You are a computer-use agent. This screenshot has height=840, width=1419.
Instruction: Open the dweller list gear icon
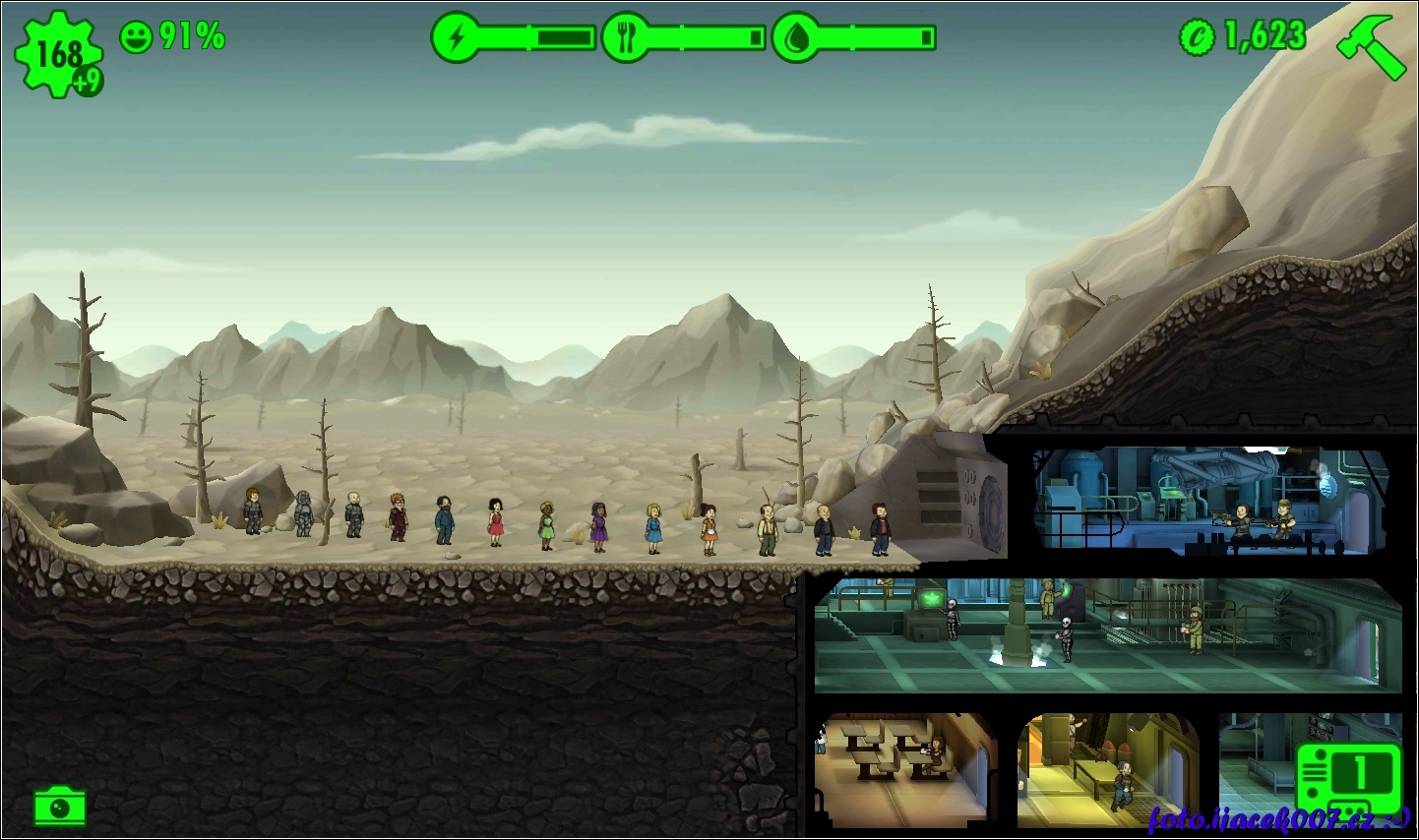(x=58, y=54)
